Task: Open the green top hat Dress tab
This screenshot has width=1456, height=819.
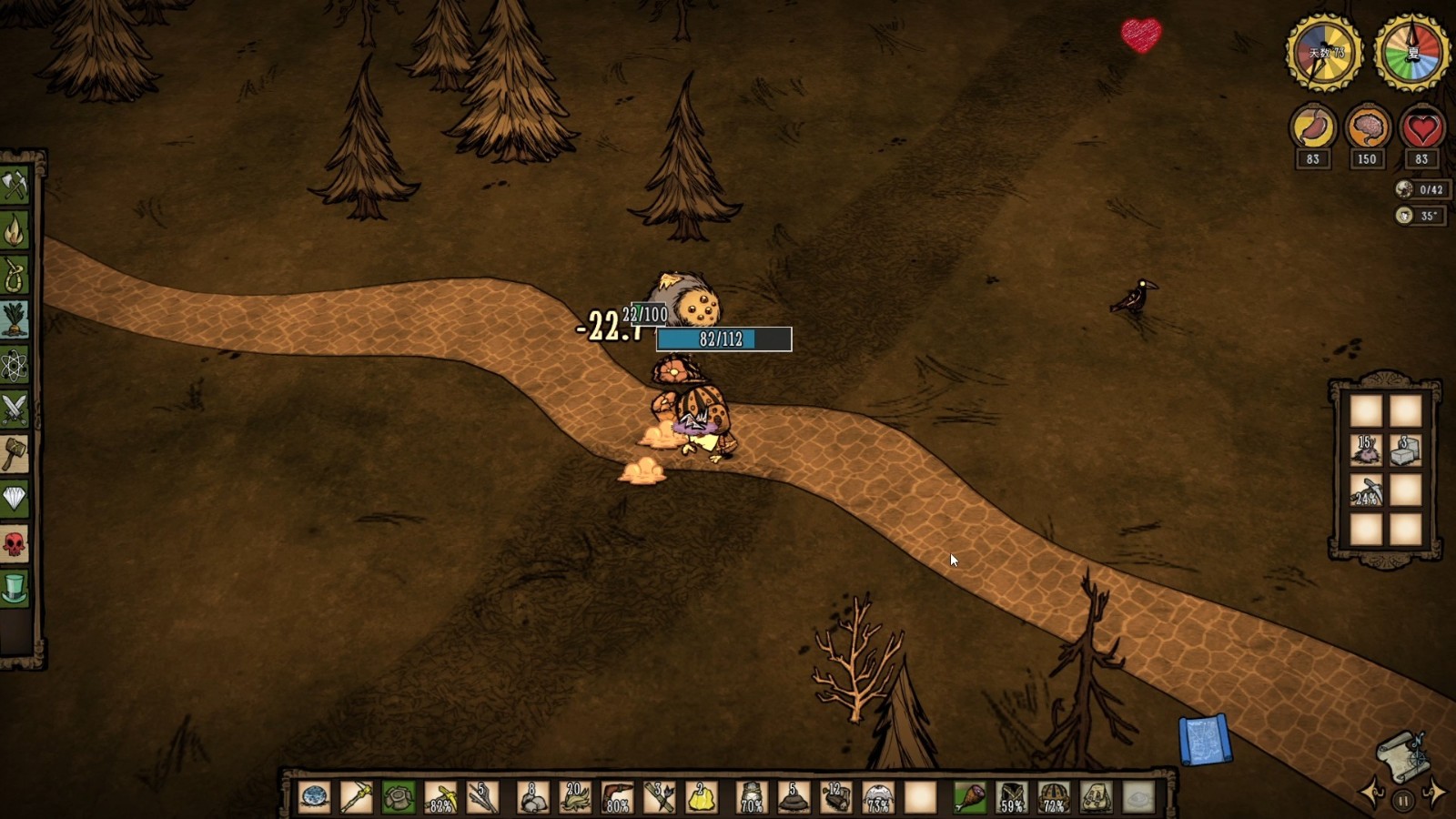Action: 15,589
